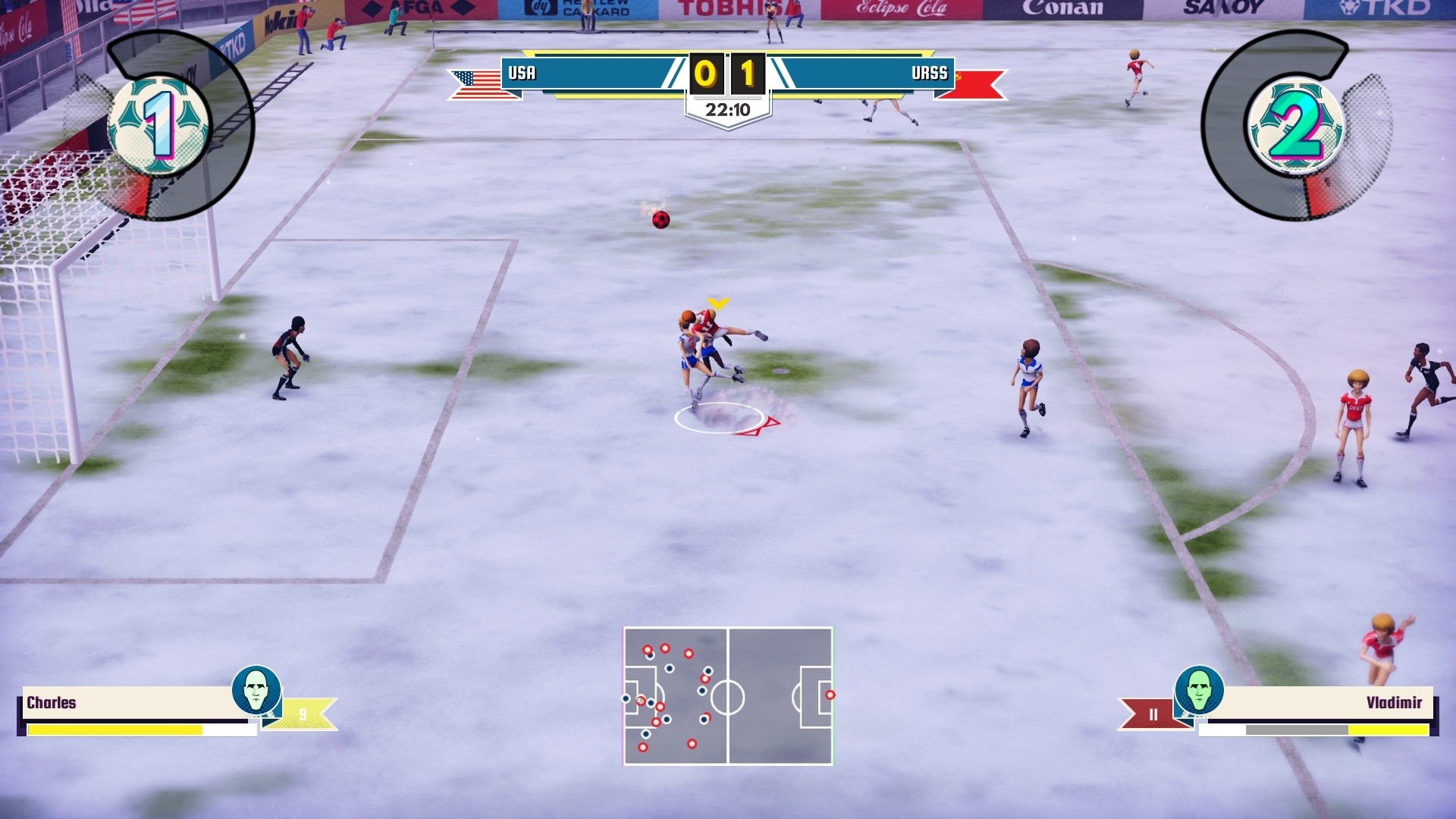Click the pitch minimap radar
The width and height of the screenshot is (1456, 819).
728,695
